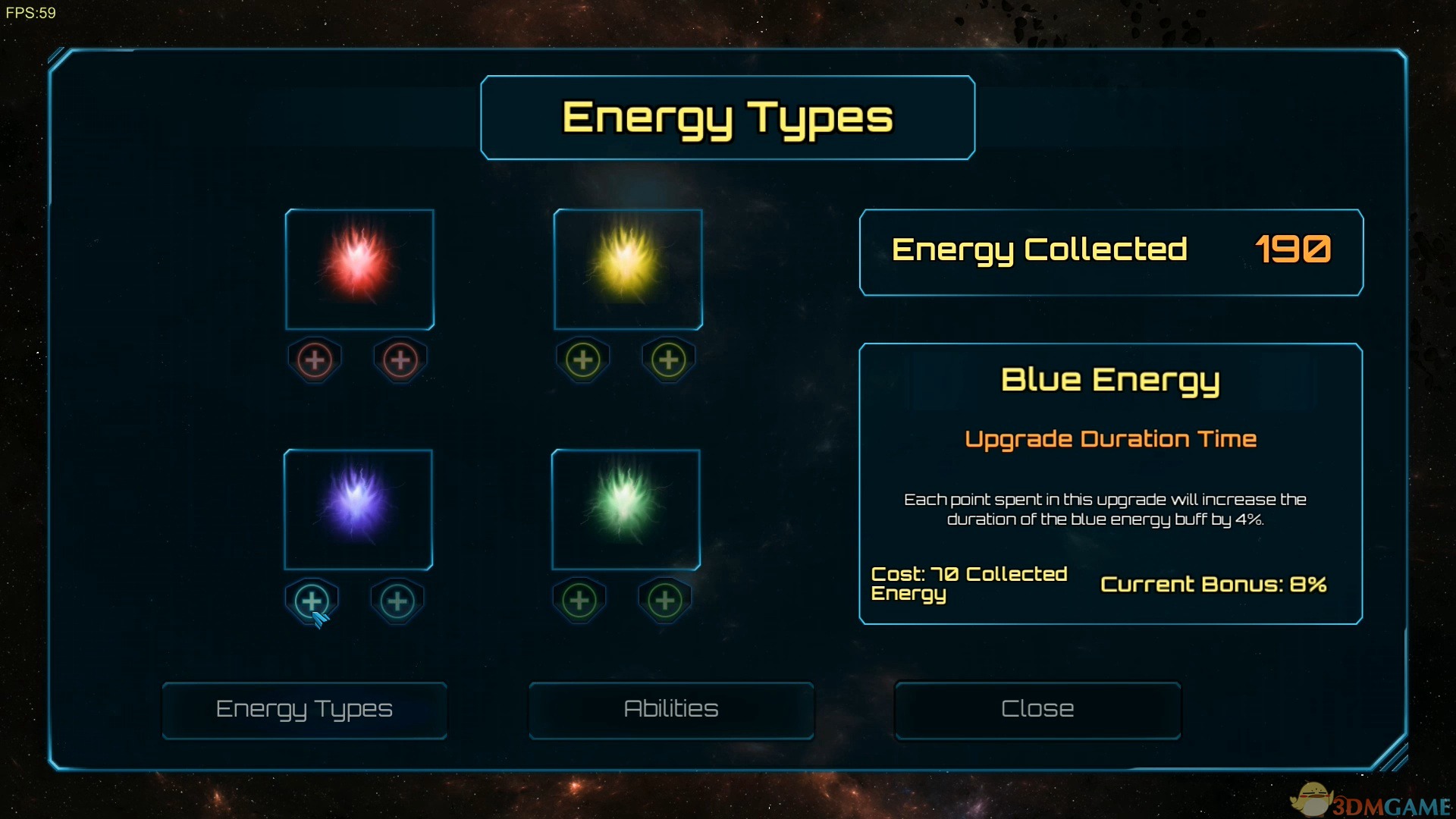Screen dimensions: 1456x819
Task: Select the red energy tile
Action: [x=359, y=269]
